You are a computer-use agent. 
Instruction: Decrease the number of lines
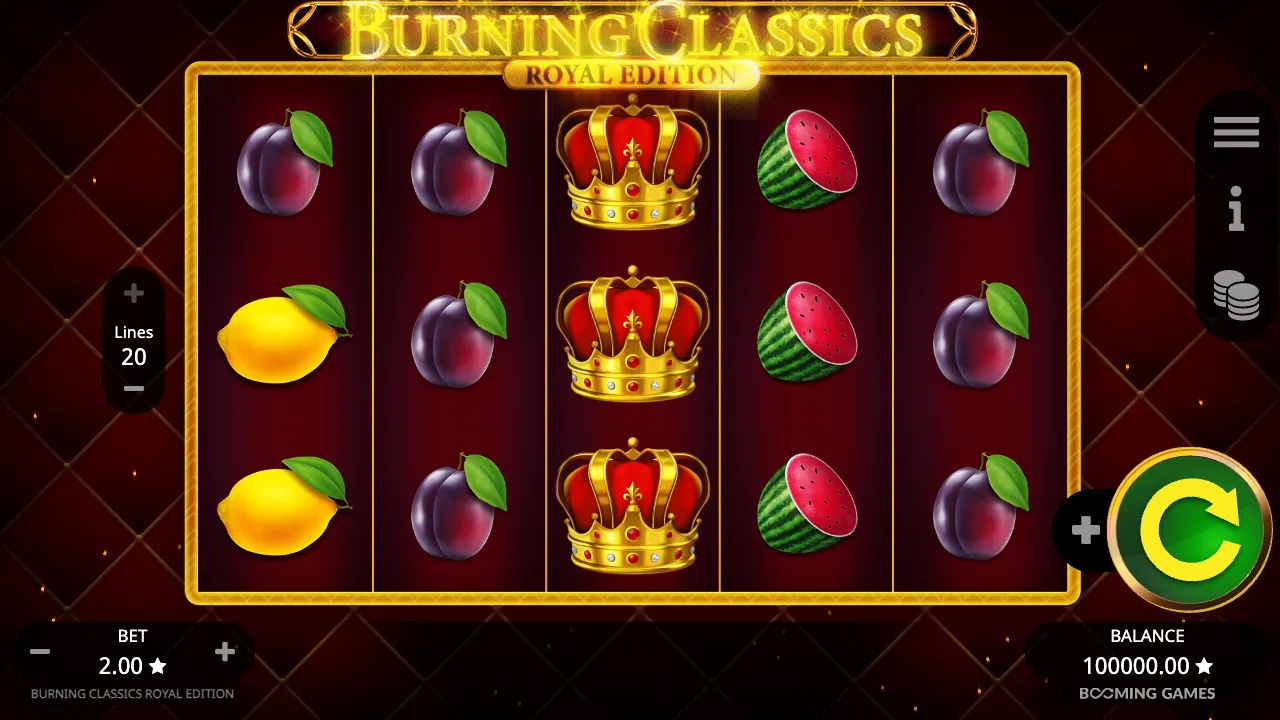tap(133, 390)
